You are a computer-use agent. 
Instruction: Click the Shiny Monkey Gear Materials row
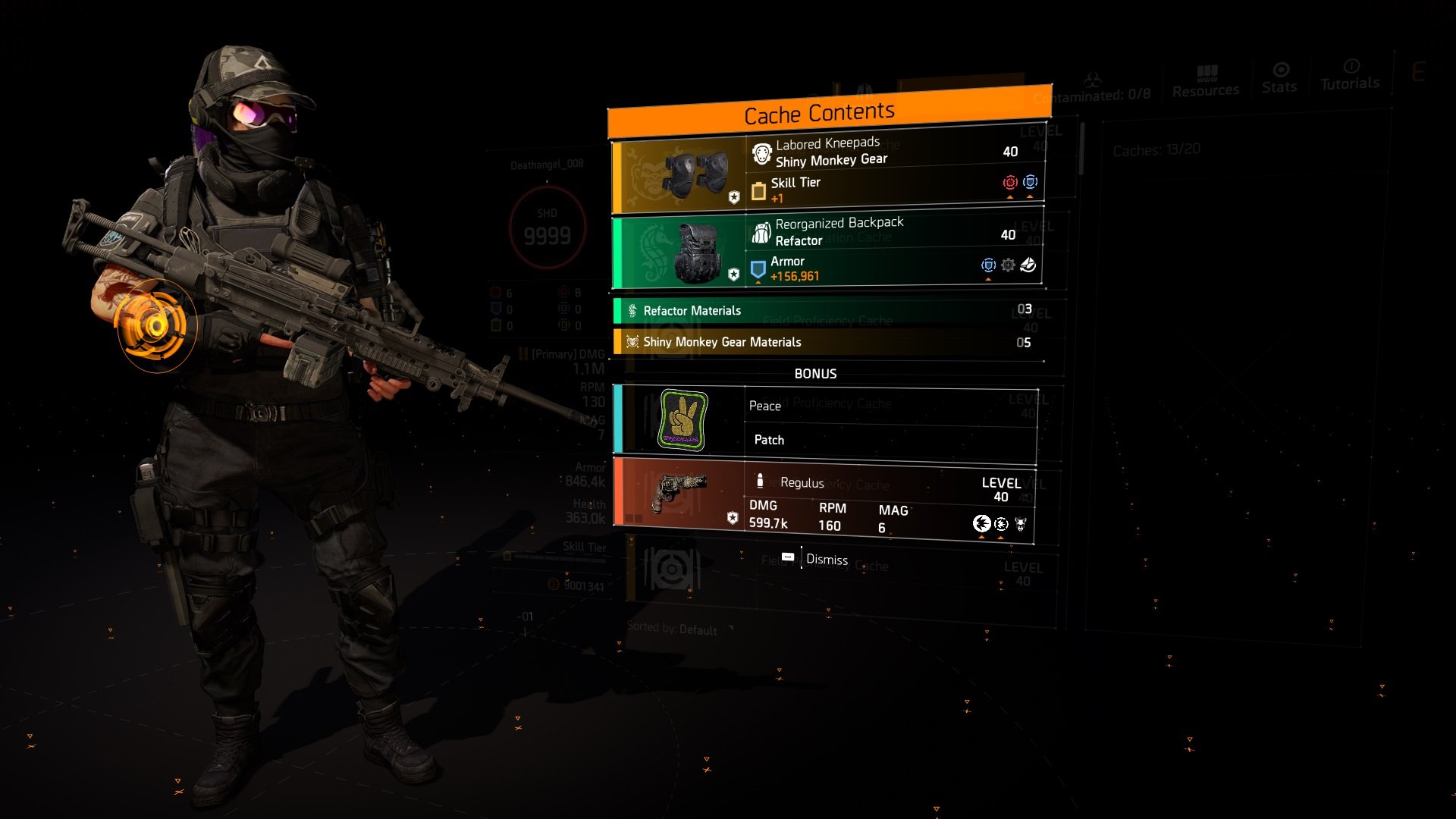[828, 342]
